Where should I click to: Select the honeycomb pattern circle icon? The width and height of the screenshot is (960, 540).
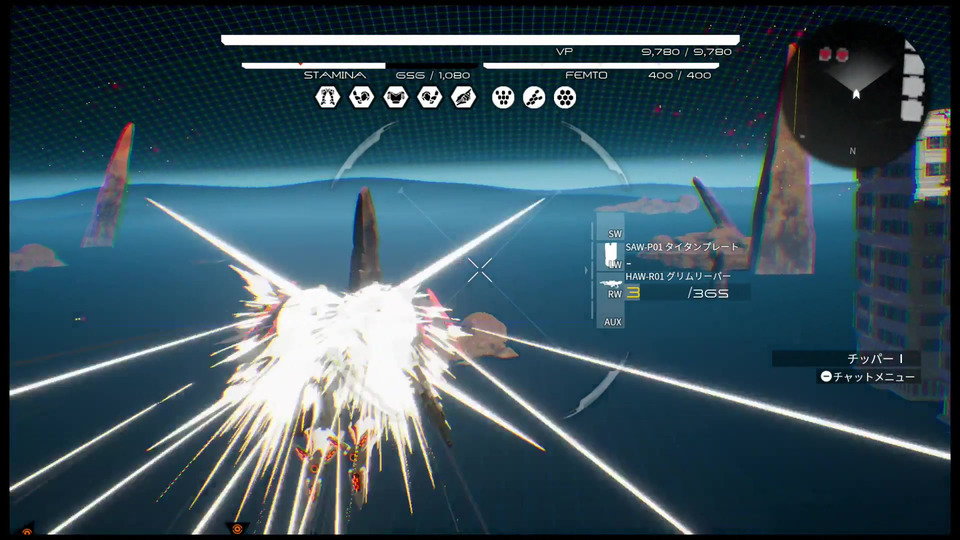coord(565,97)
